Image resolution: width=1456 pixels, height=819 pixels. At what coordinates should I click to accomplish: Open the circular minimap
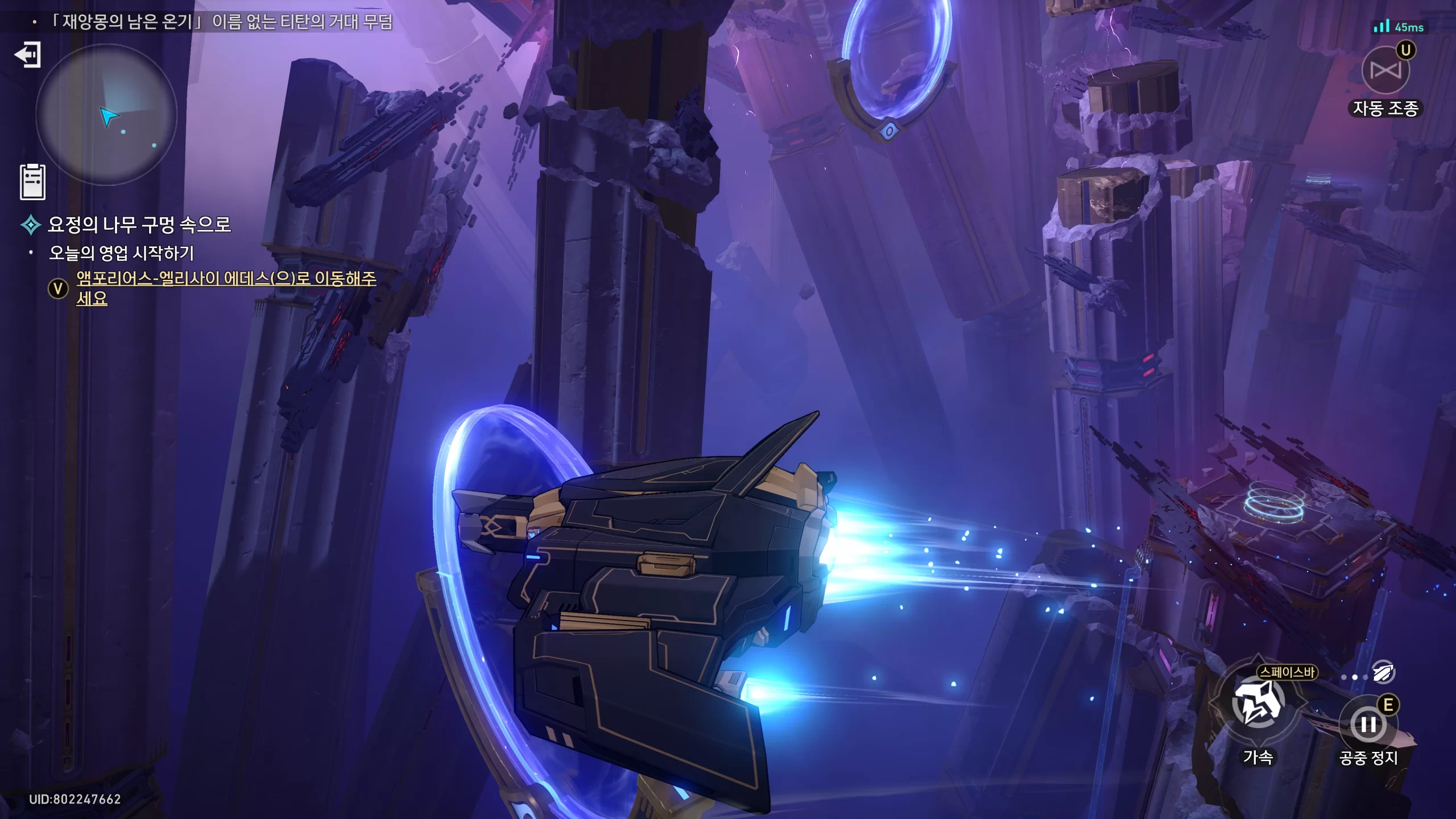[x=106, y=115]
